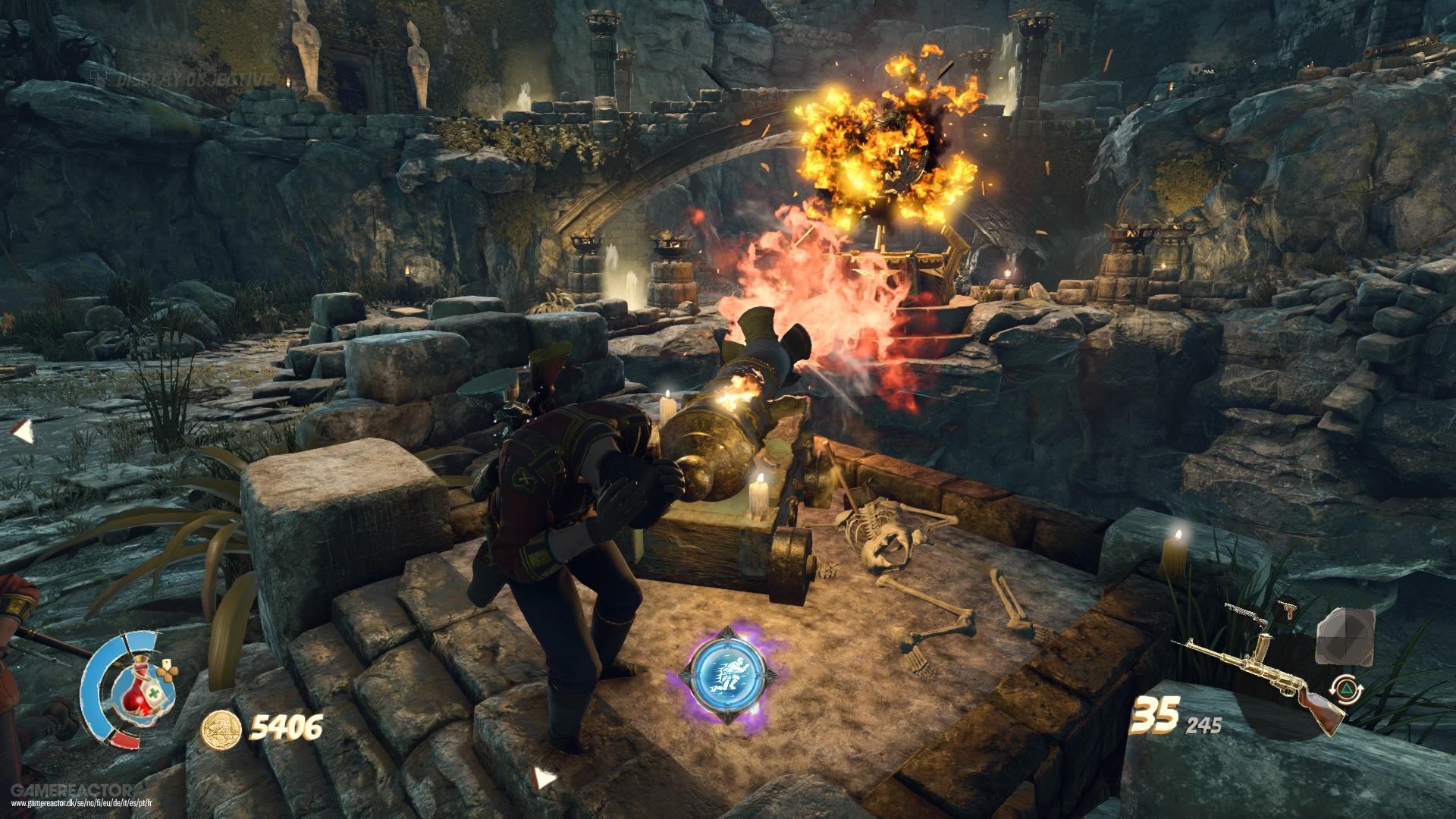Select the Display Objective prompt
This screenshot has width=1456, height=819.
[x=193, y=76]
